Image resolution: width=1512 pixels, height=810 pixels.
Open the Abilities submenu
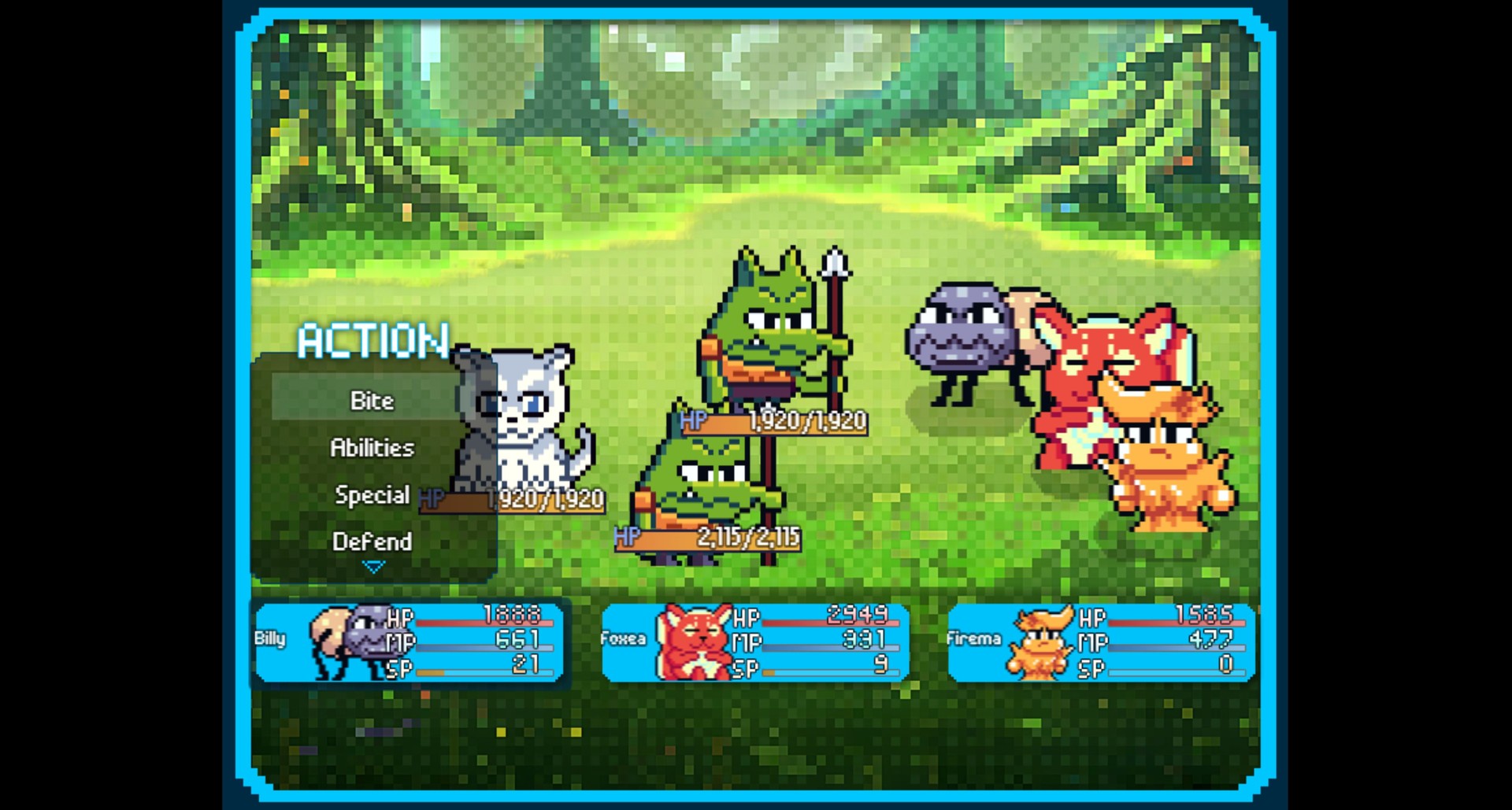(x=370, y=447)
